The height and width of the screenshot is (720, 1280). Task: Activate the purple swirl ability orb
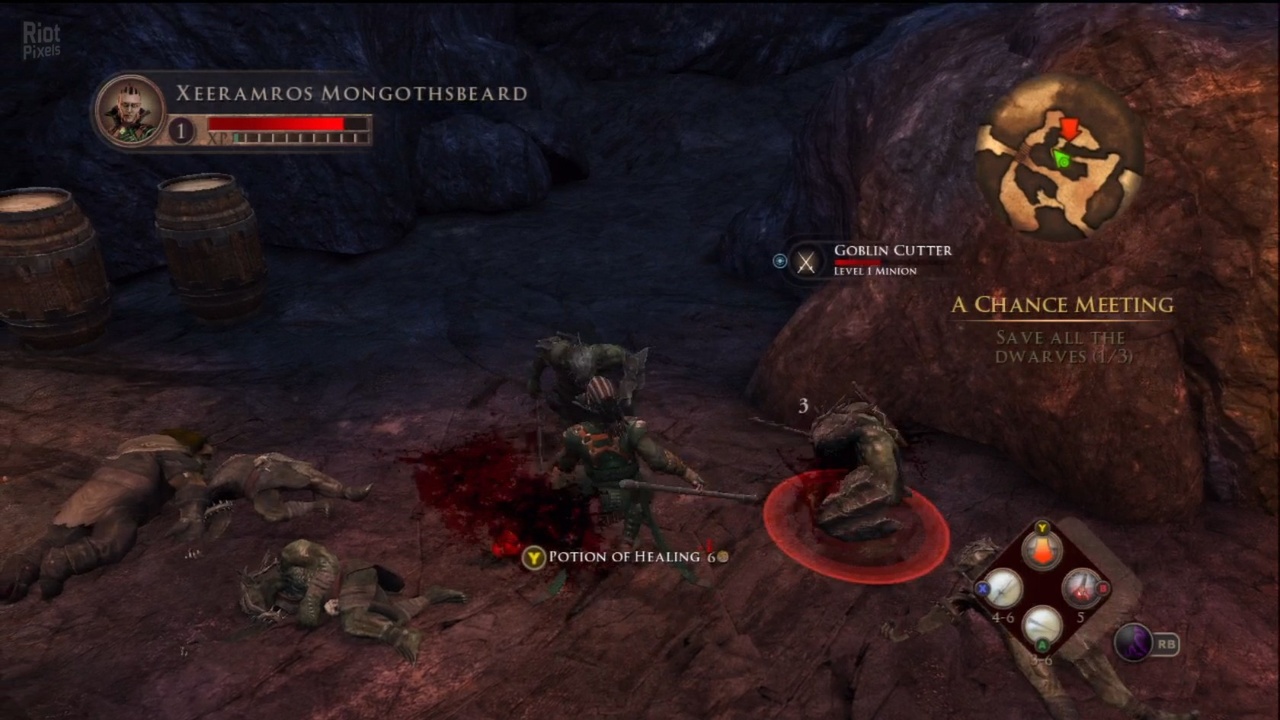pyautogui.click(x=1133, y=643)
